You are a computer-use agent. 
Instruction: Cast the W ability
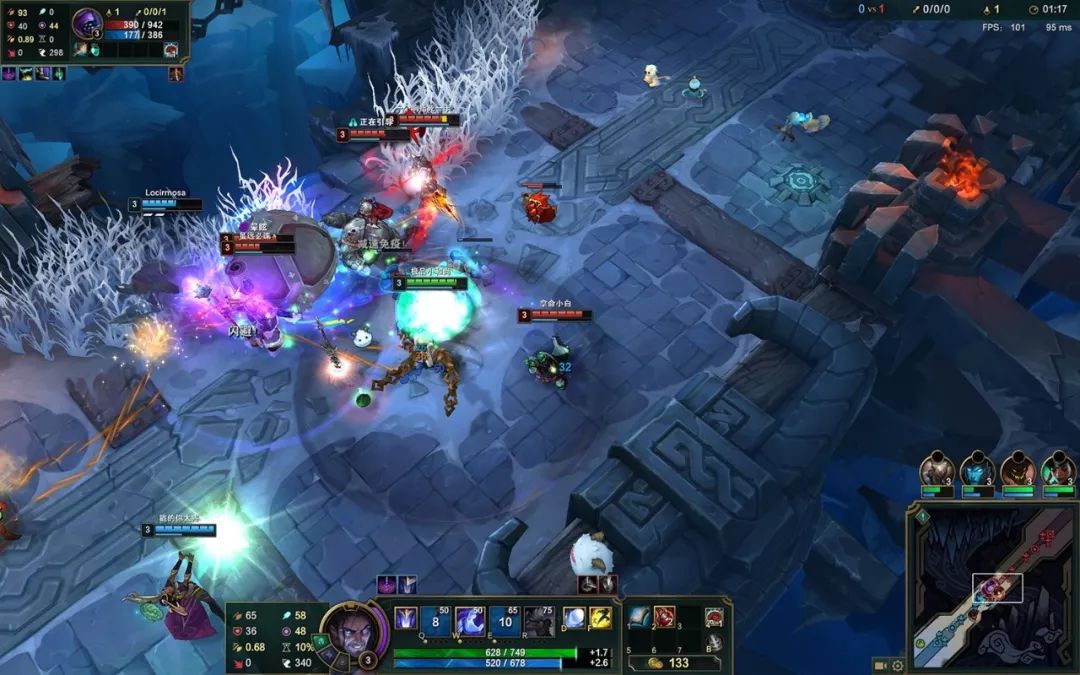(471, 620)
